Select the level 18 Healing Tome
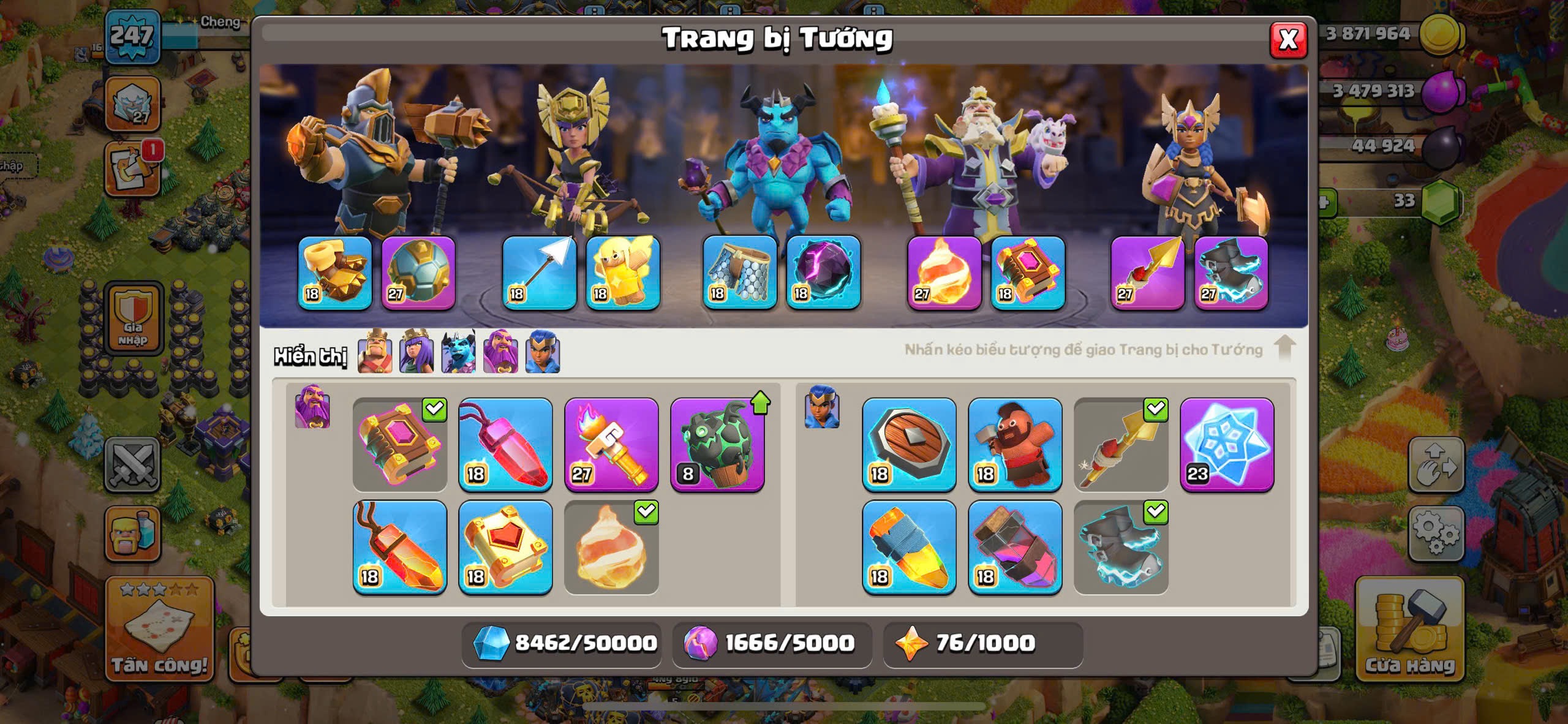Screen dimensions: 1568x724 505,547
